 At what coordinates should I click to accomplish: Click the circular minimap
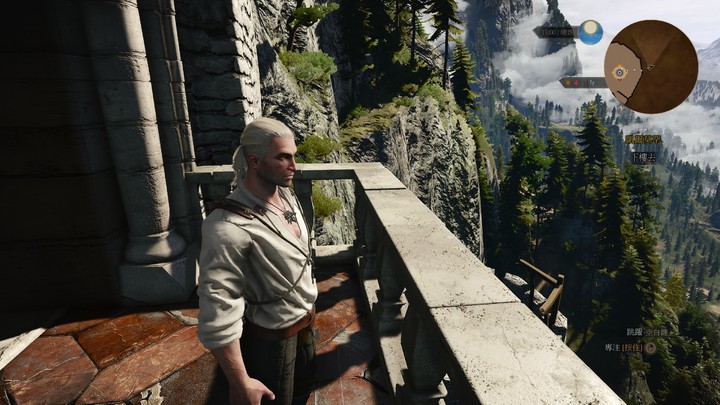point(651,66)
